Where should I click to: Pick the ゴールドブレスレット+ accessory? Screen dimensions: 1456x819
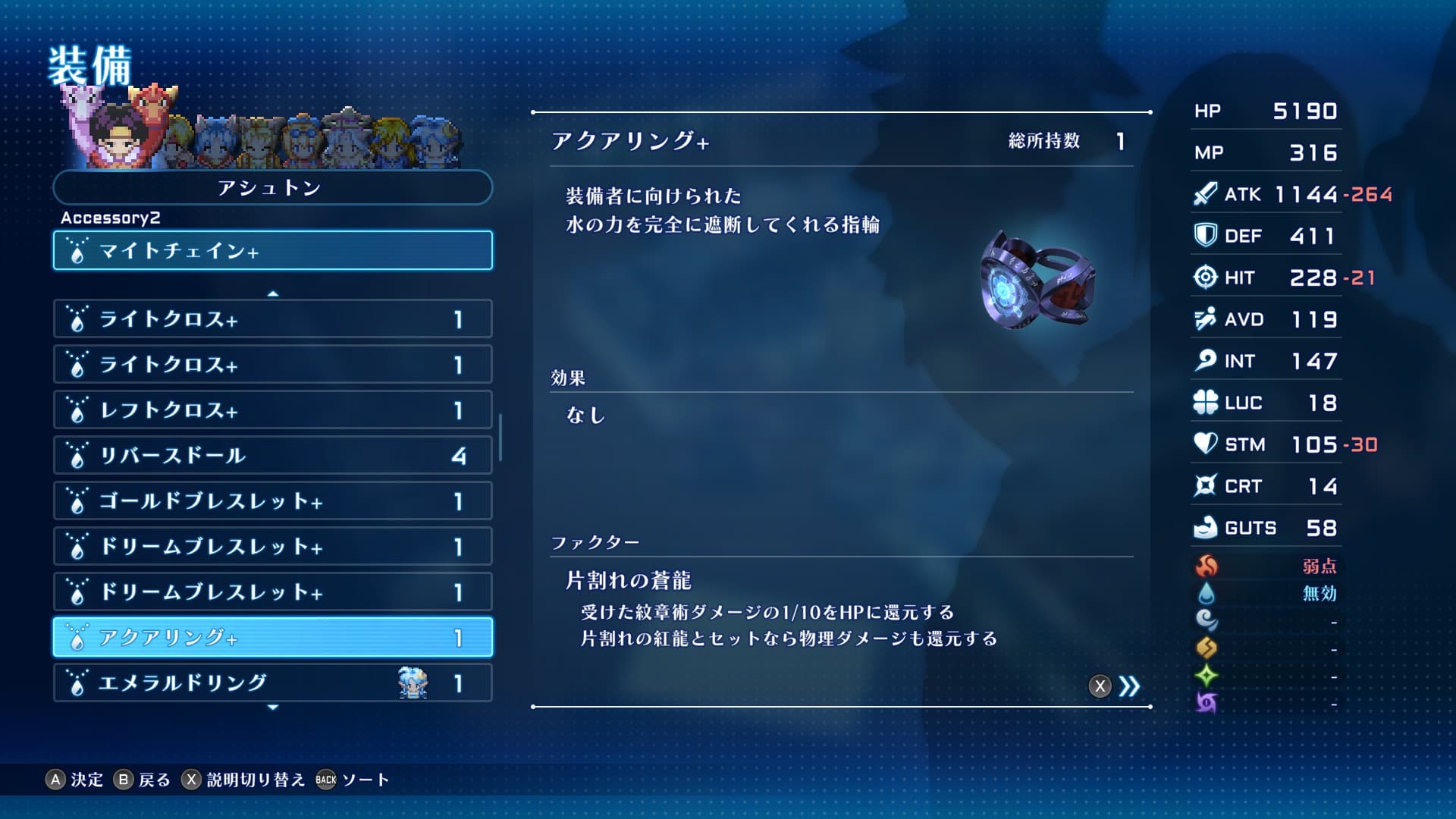tap(272, 501)
